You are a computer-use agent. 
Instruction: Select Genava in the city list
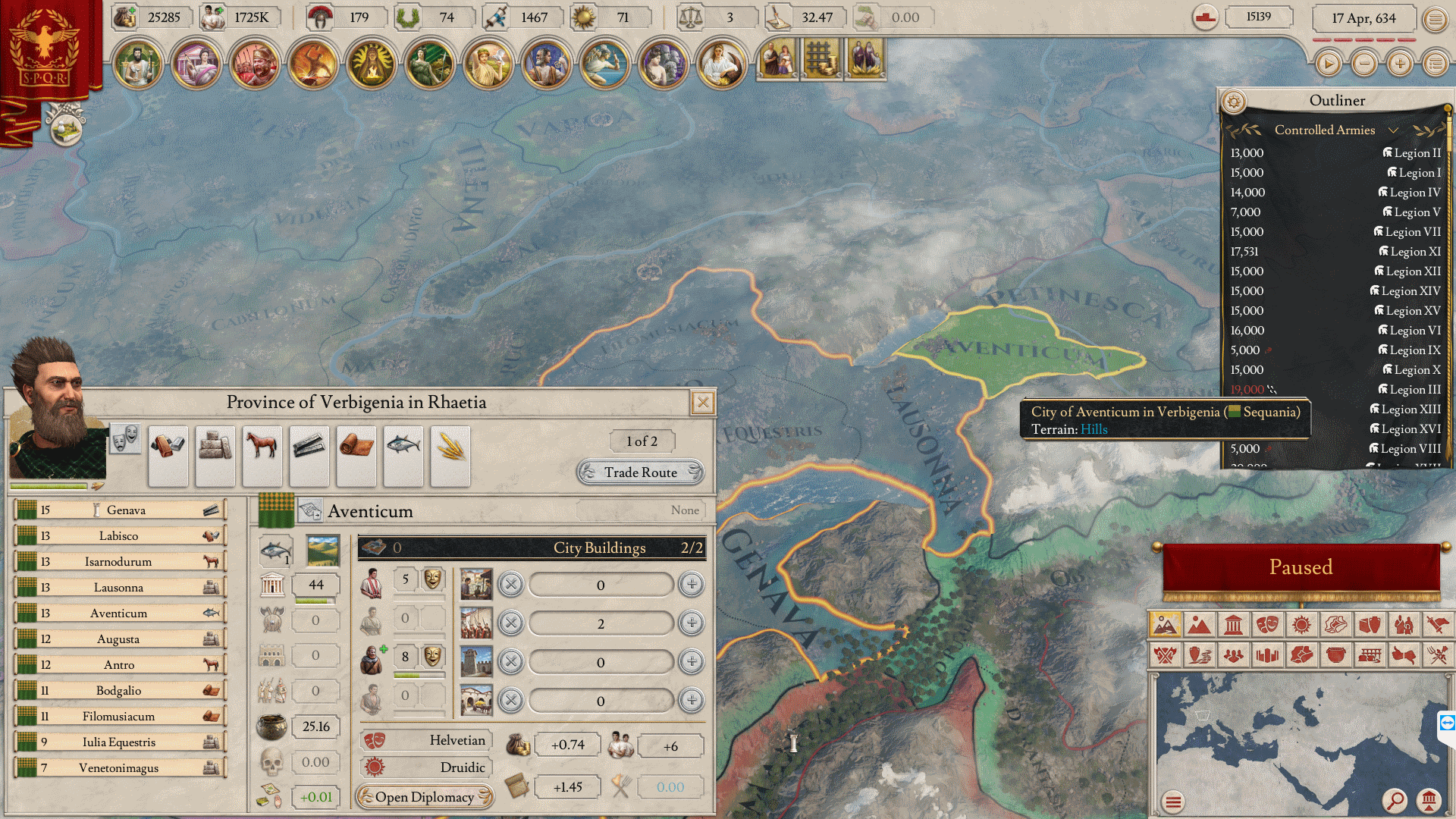click(x=120, y=510)
